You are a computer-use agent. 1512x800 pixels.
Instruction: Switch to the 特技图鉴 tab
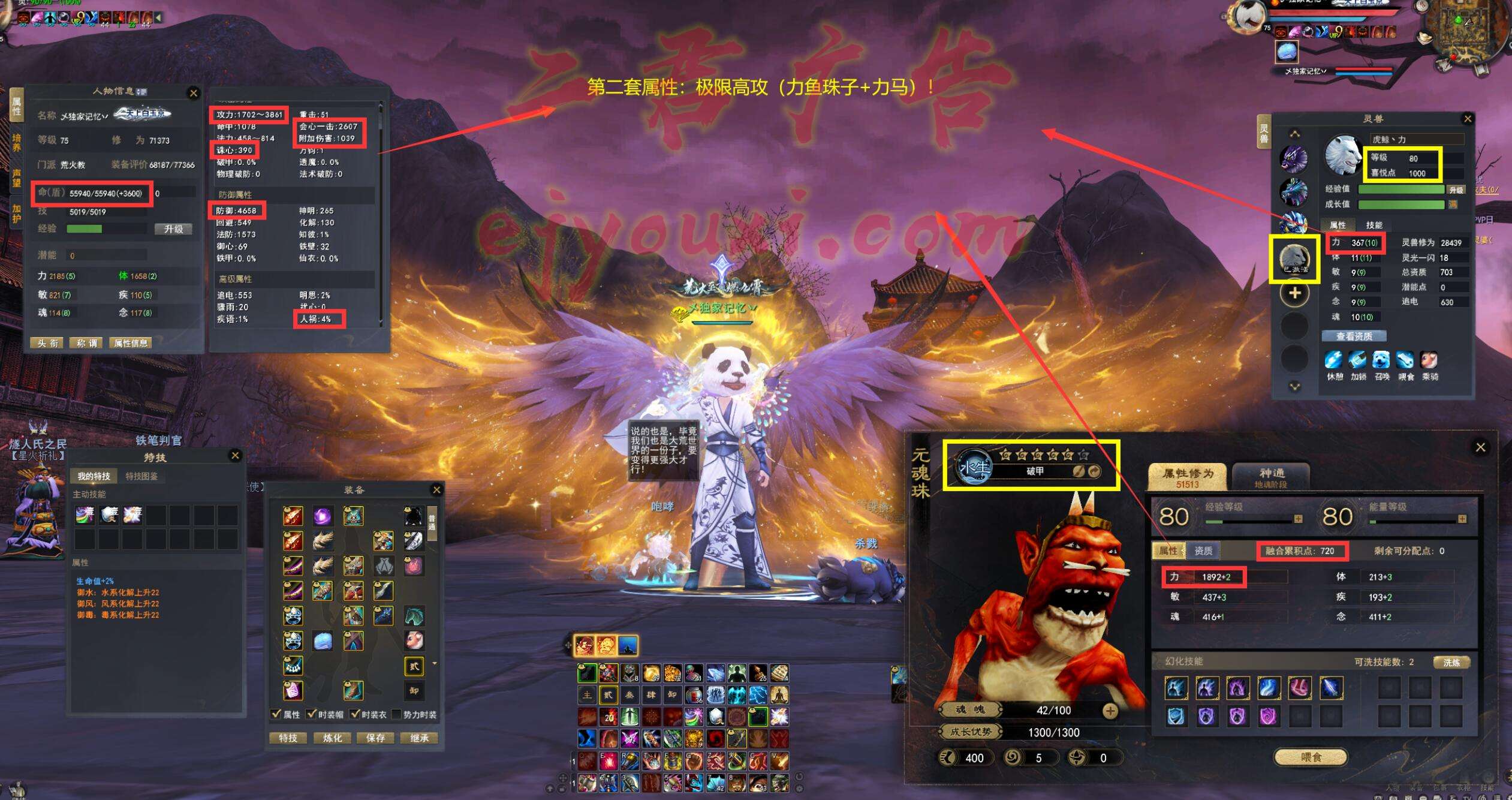[141, 476]
